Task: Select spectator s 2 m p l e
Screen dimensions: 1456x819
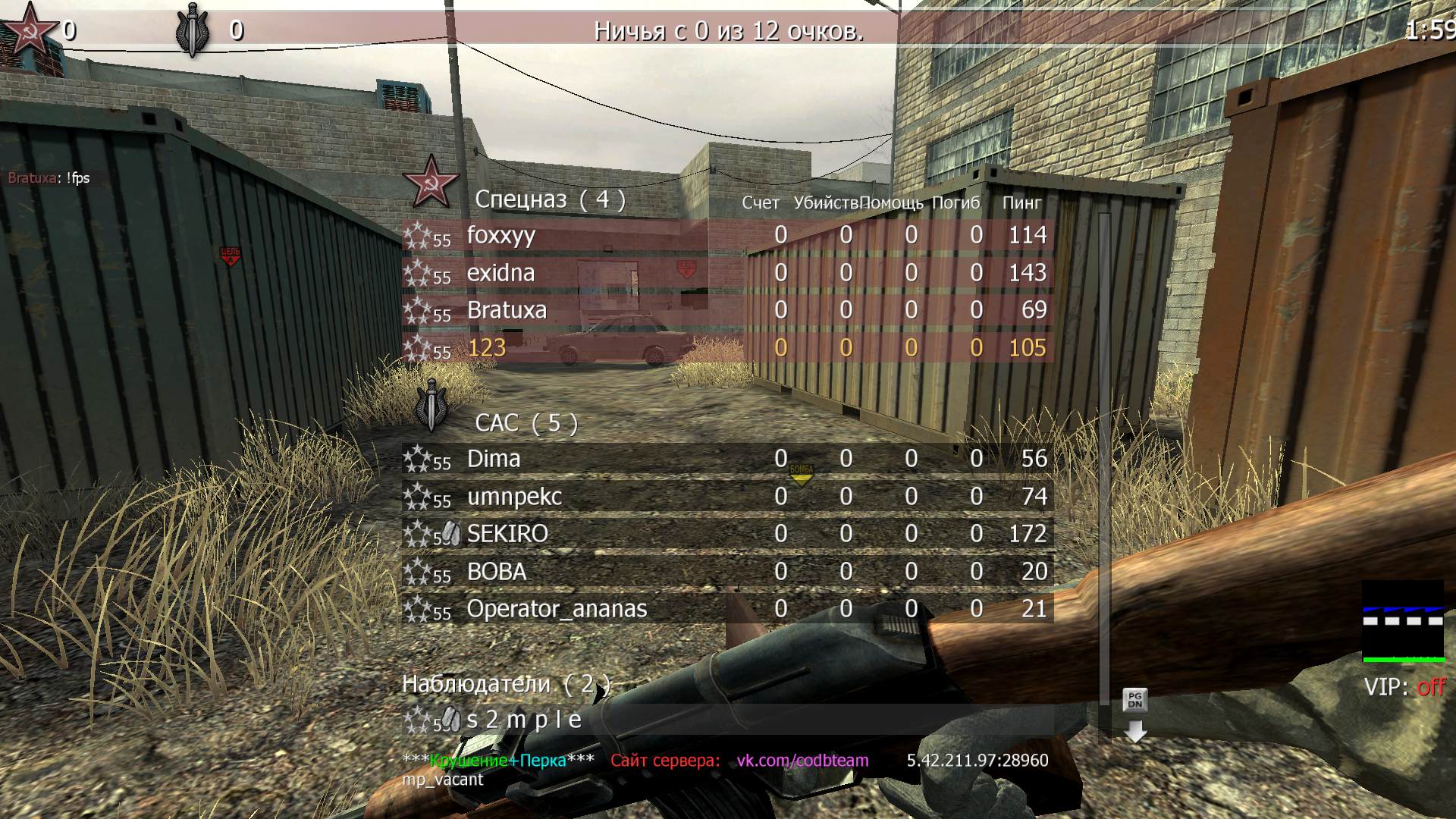Action: 523,720
